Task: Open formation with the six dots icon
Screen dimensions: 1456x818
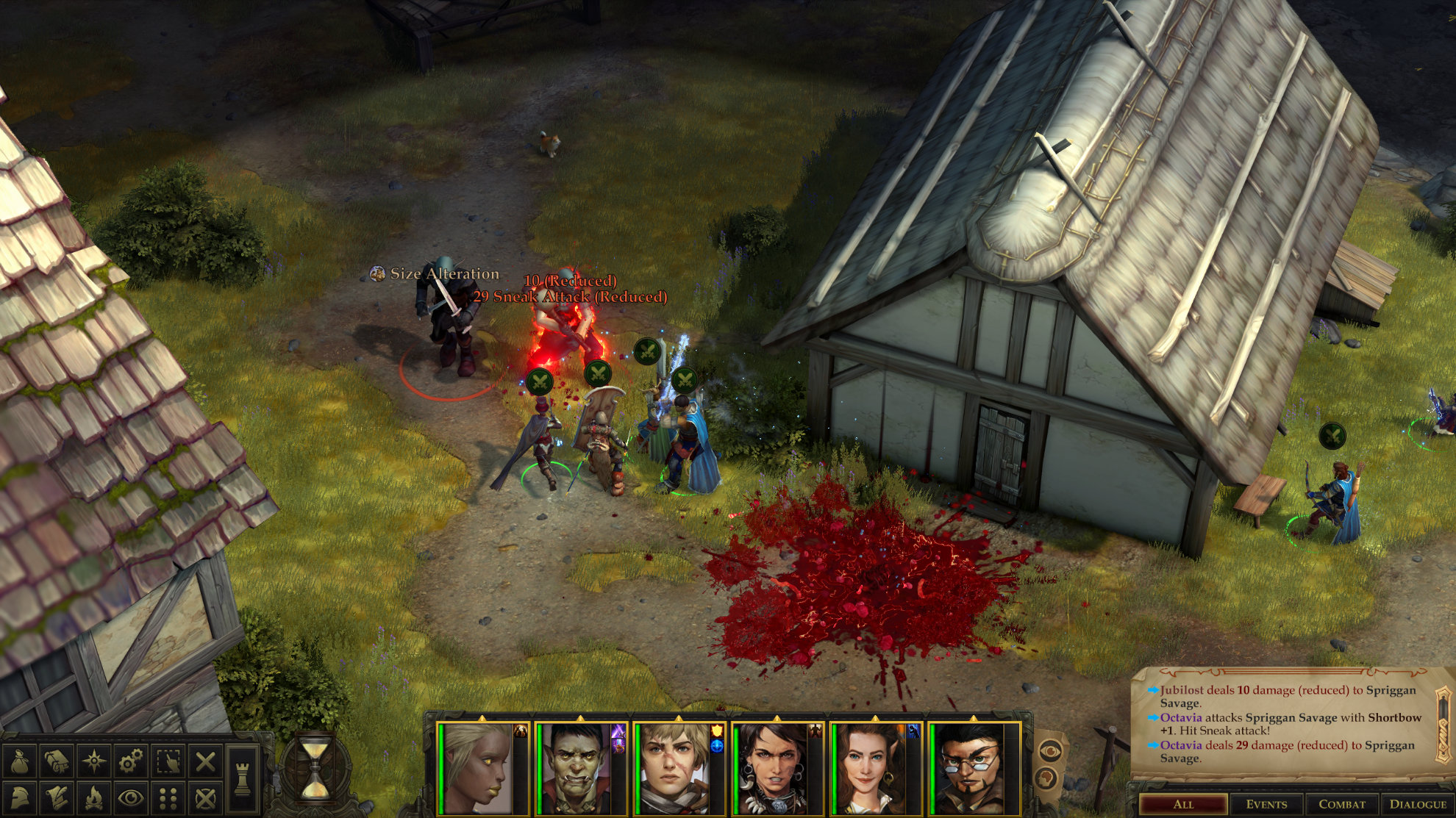Action: pyautogui.click(x=168, y=798)
